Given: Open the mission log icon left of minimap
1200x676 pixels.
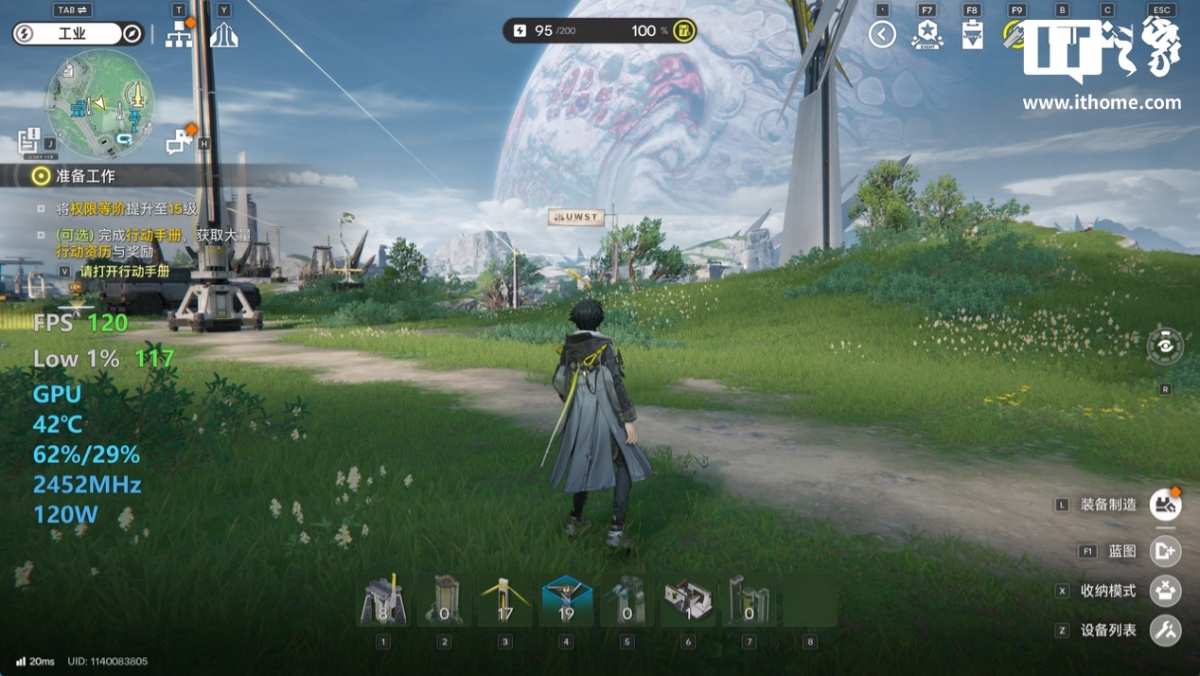Looking at the screenshot, I should click(x=30, y=139).
